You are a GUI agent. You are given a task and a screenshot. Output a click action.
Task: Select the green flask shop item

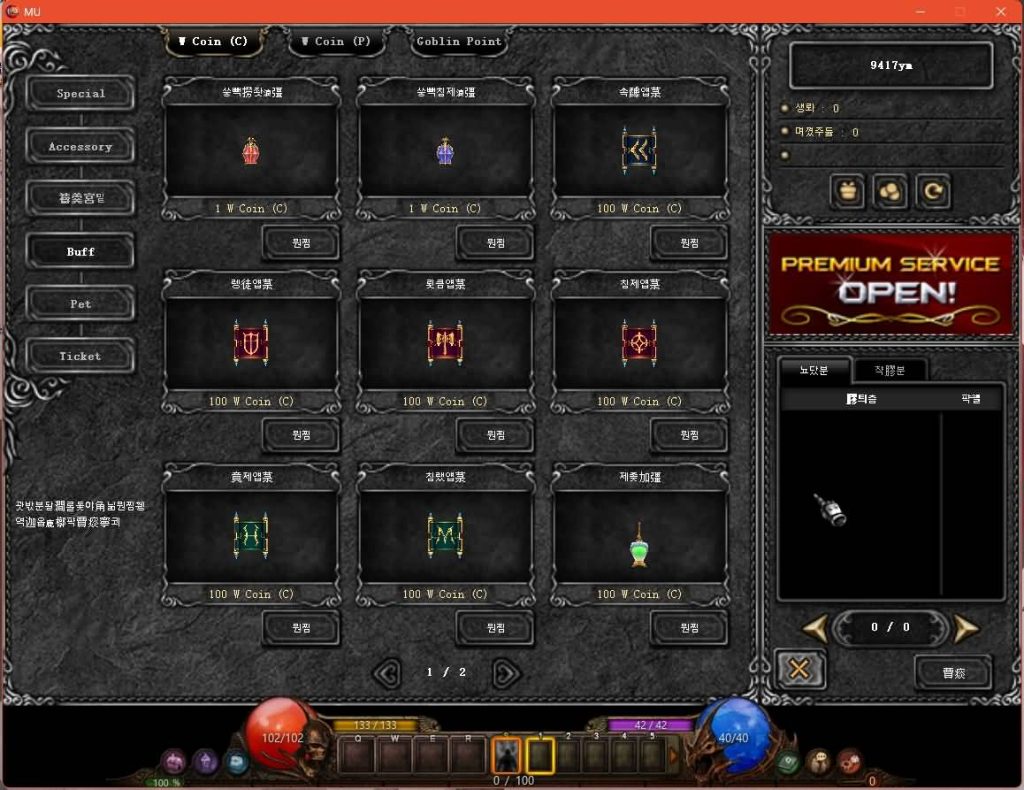639,546
